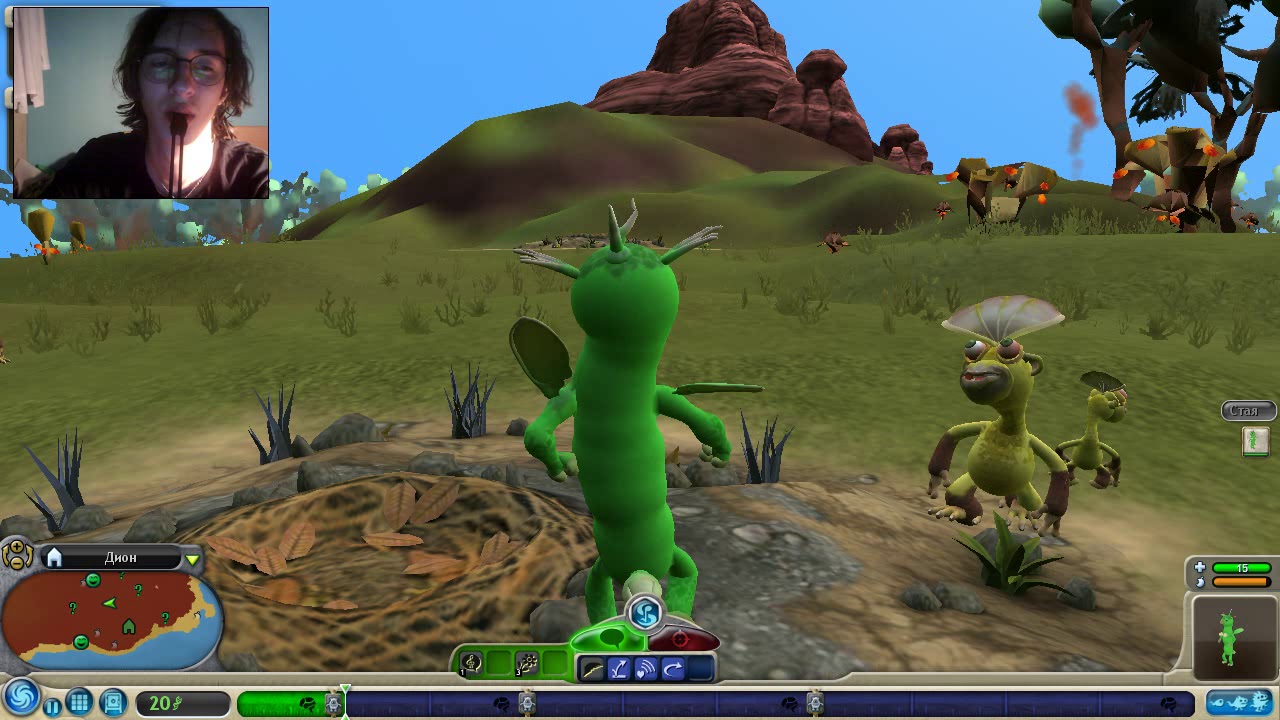Open the Sporepedia grid button

[80, 703]
